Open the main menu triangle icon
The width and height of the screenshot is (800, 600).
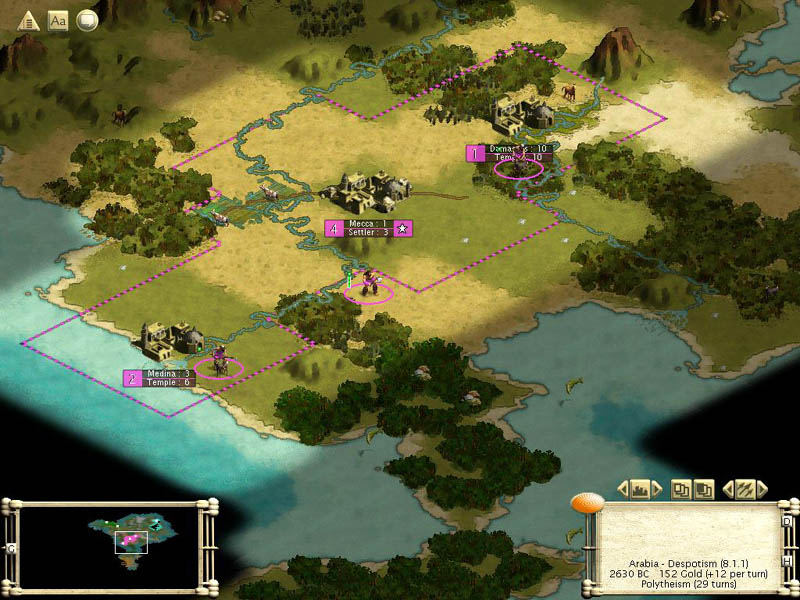click(28, 20)
